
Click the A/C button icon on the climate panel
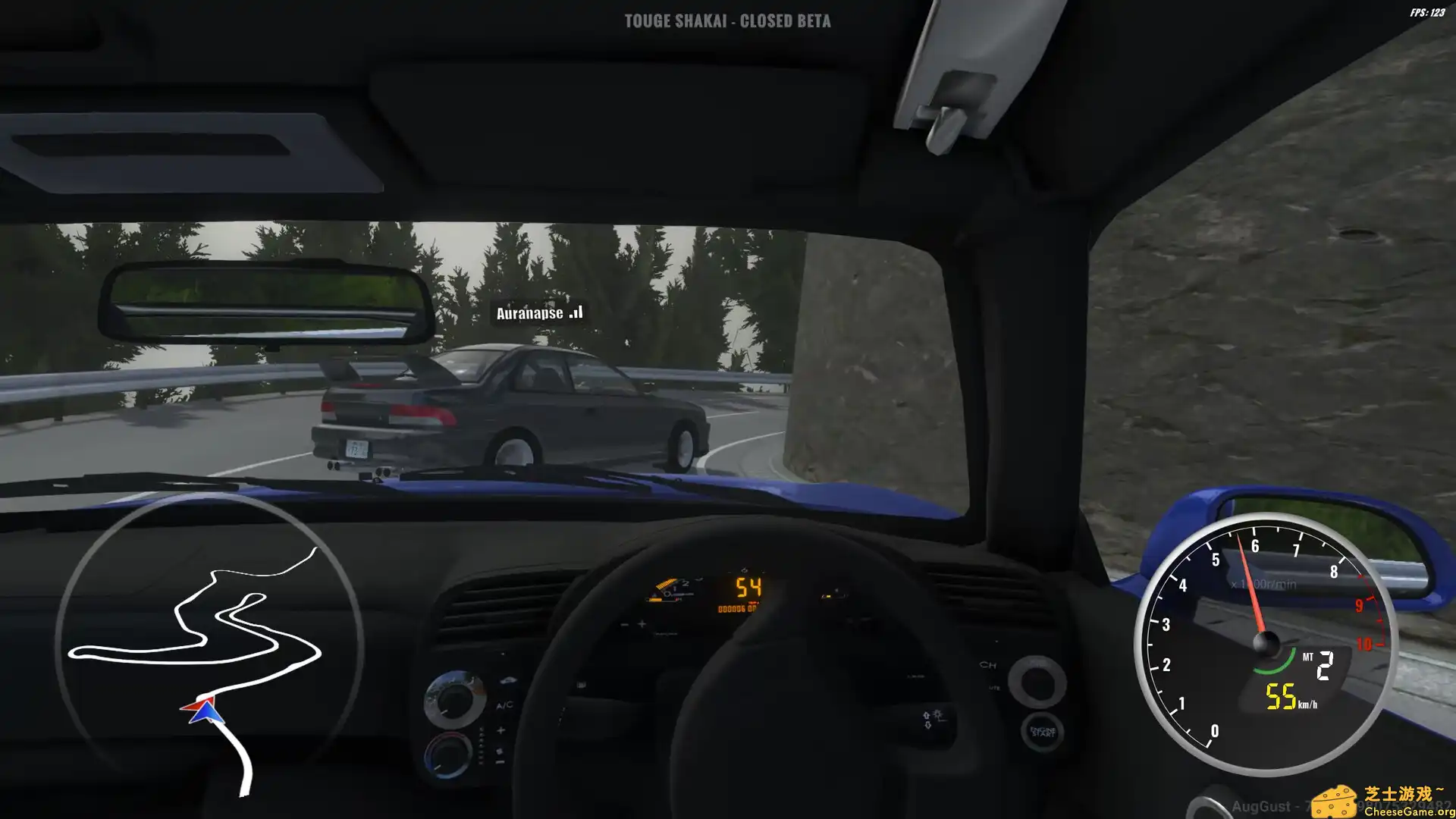pos(504,705)
